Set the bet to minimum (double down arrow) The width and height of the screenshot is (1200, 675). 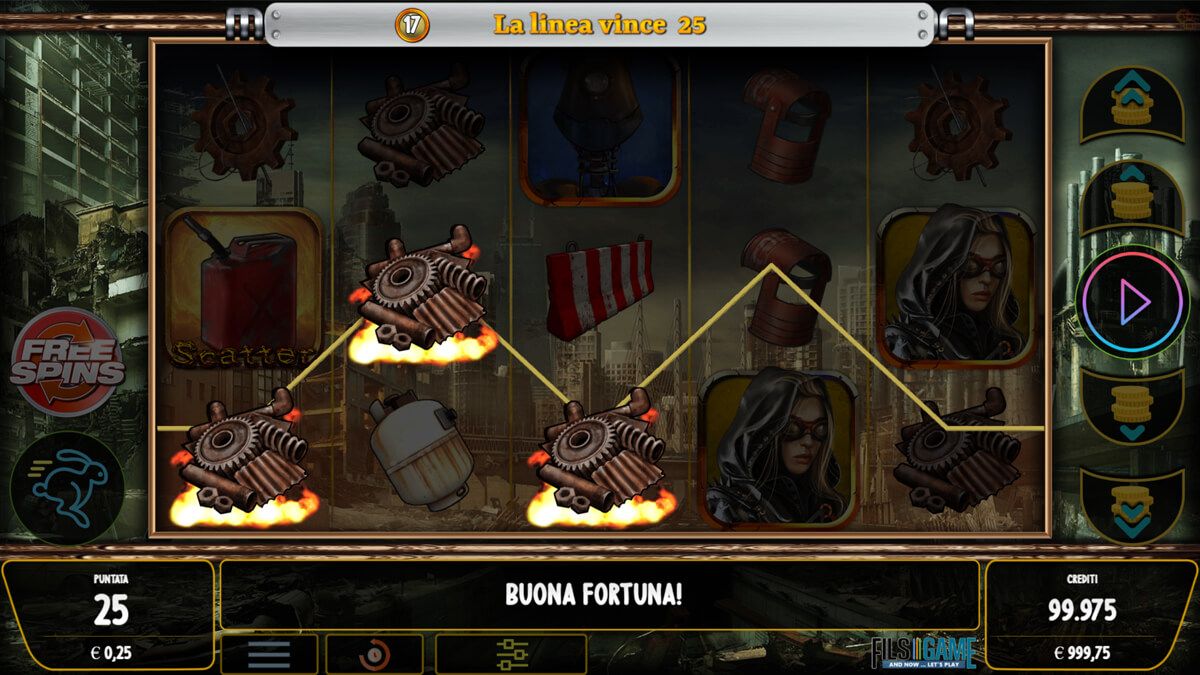tap(1132, 503)
